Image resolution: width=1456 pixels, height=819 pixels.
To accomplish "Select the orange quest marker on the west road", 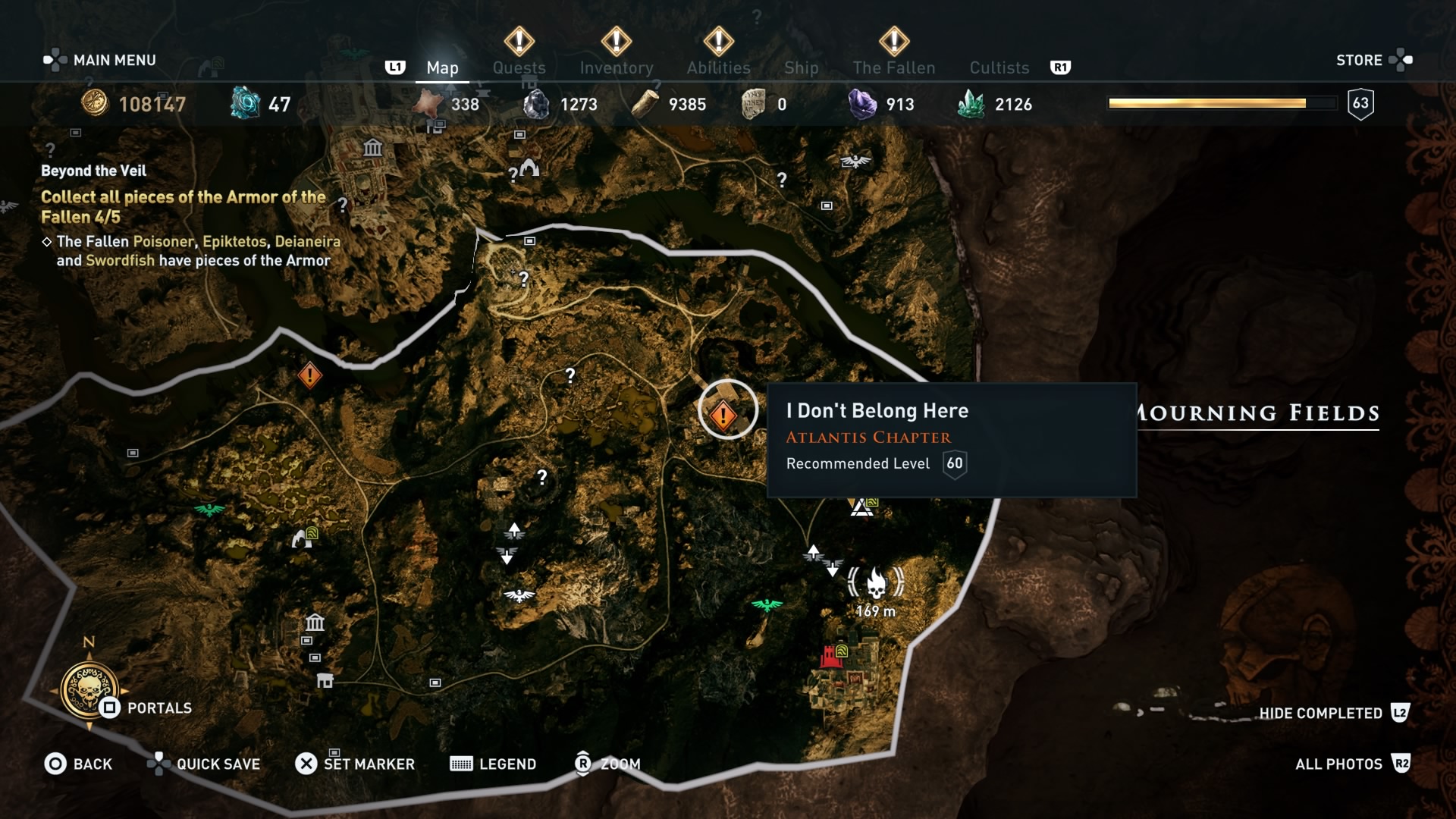I will (x=309, y=373).
